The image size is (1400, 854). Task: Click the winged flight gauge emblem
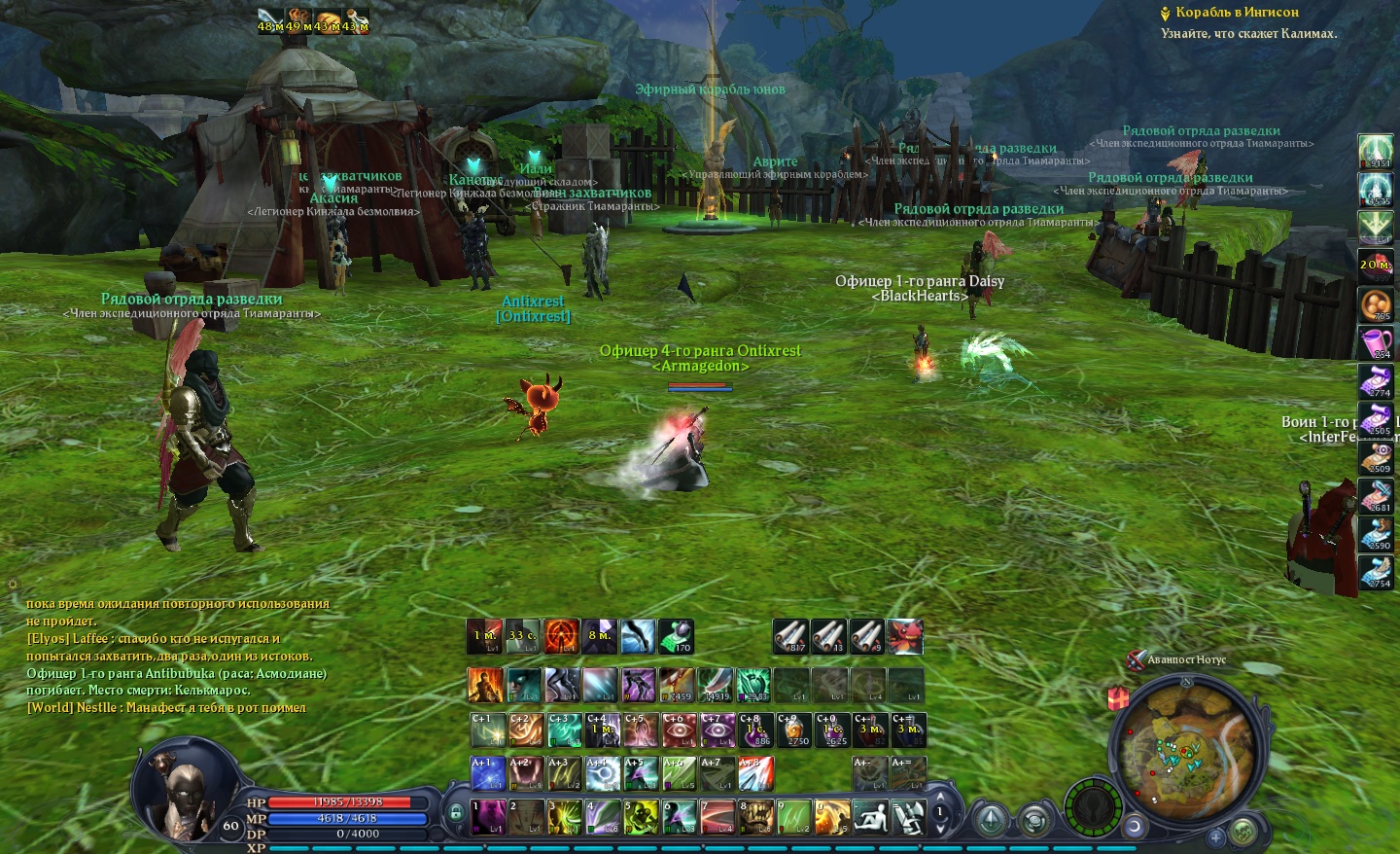[x=1094, y=807]
